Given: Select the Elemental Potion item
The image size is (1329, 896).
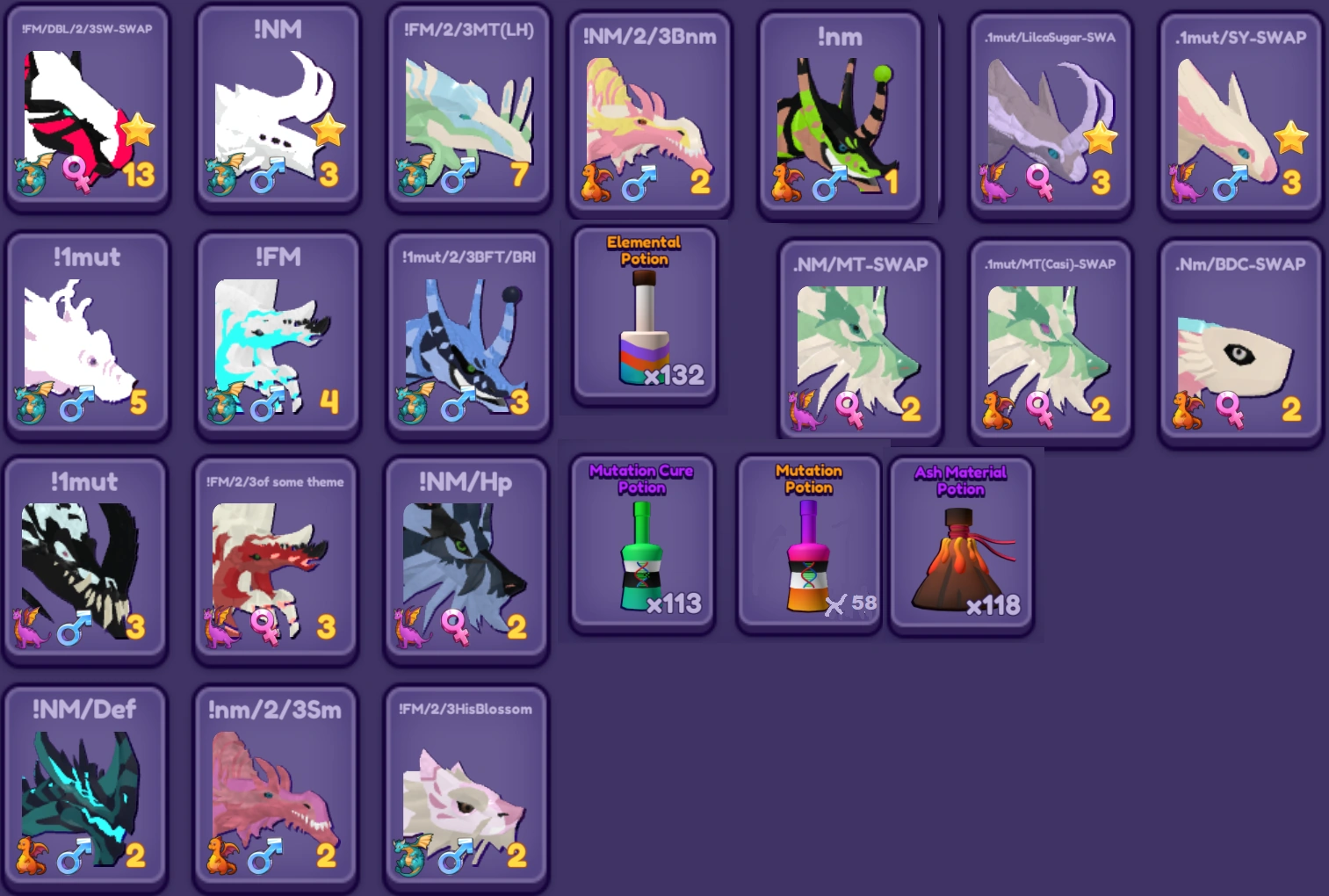Looking at the screenshot, I should point(644,316).
